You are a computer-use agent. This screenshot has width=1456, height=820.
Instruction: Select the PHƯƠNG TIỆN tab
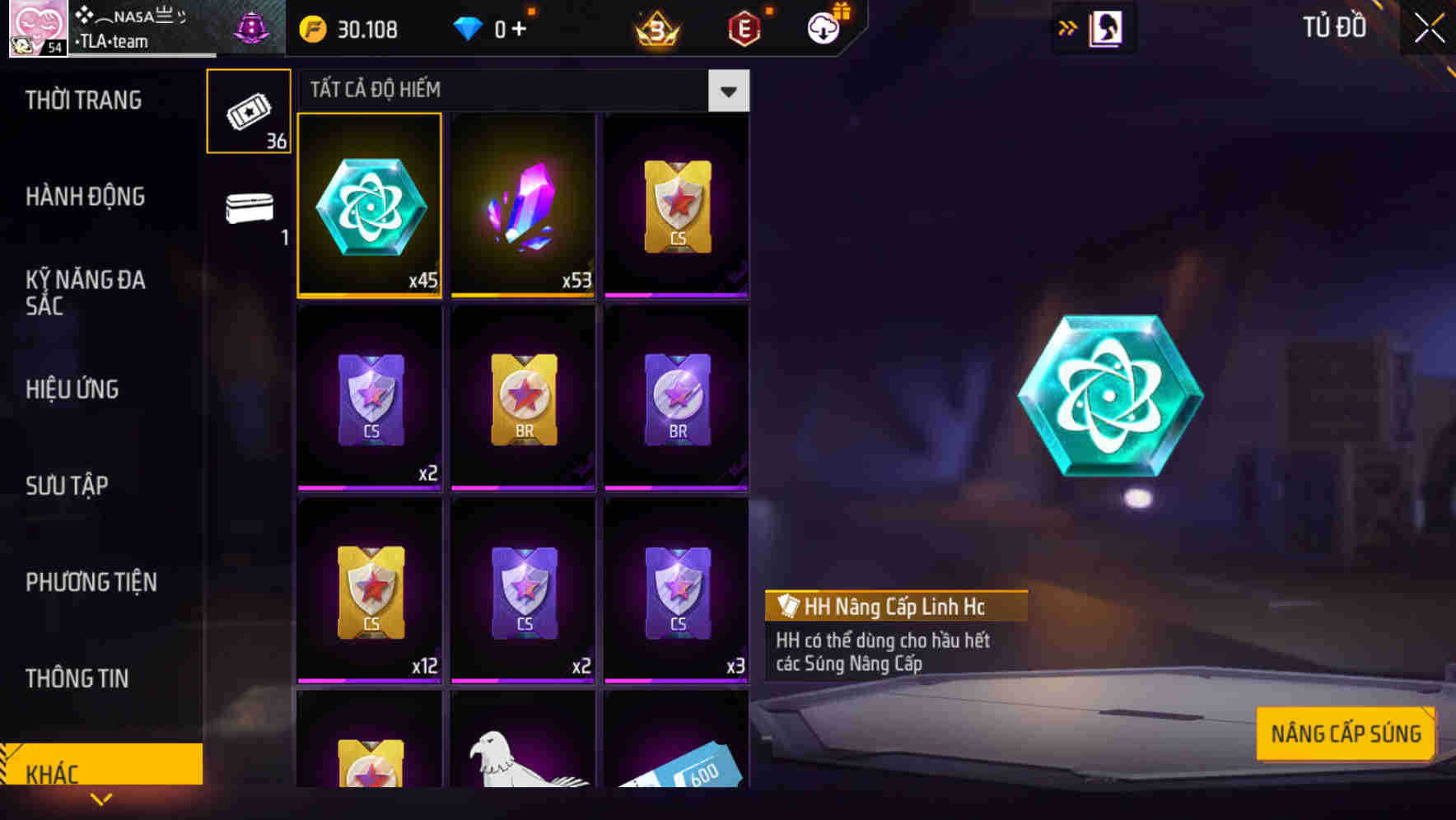[91, 582]
